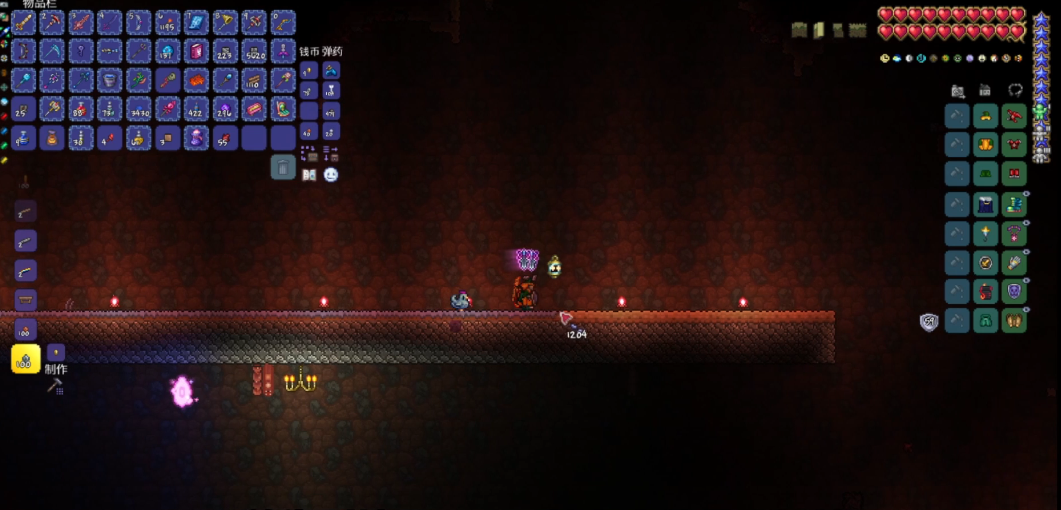Select the helmet armor slot

click(986, 117)
